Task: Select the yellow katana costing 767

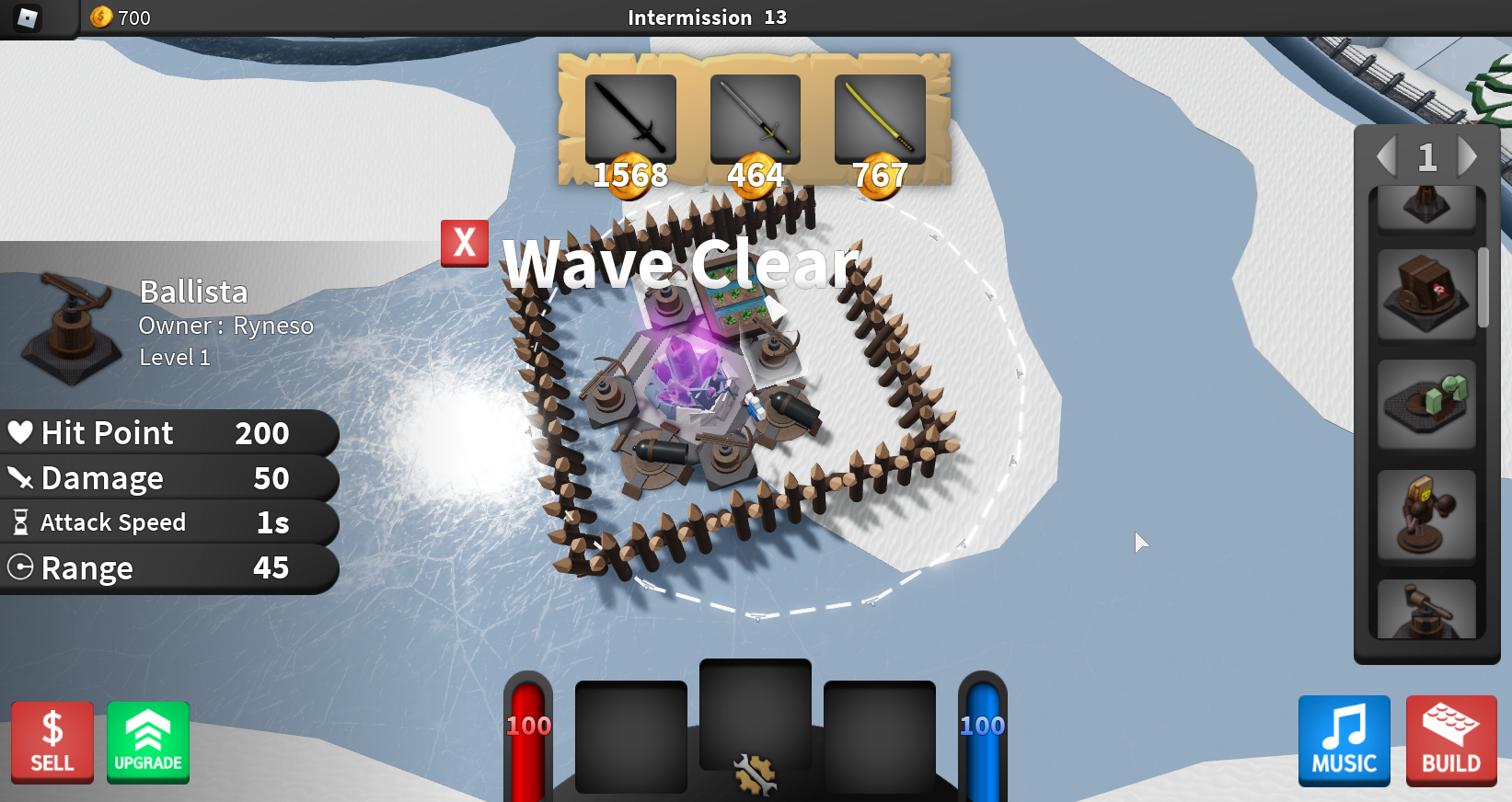Action: coord(879,119)
